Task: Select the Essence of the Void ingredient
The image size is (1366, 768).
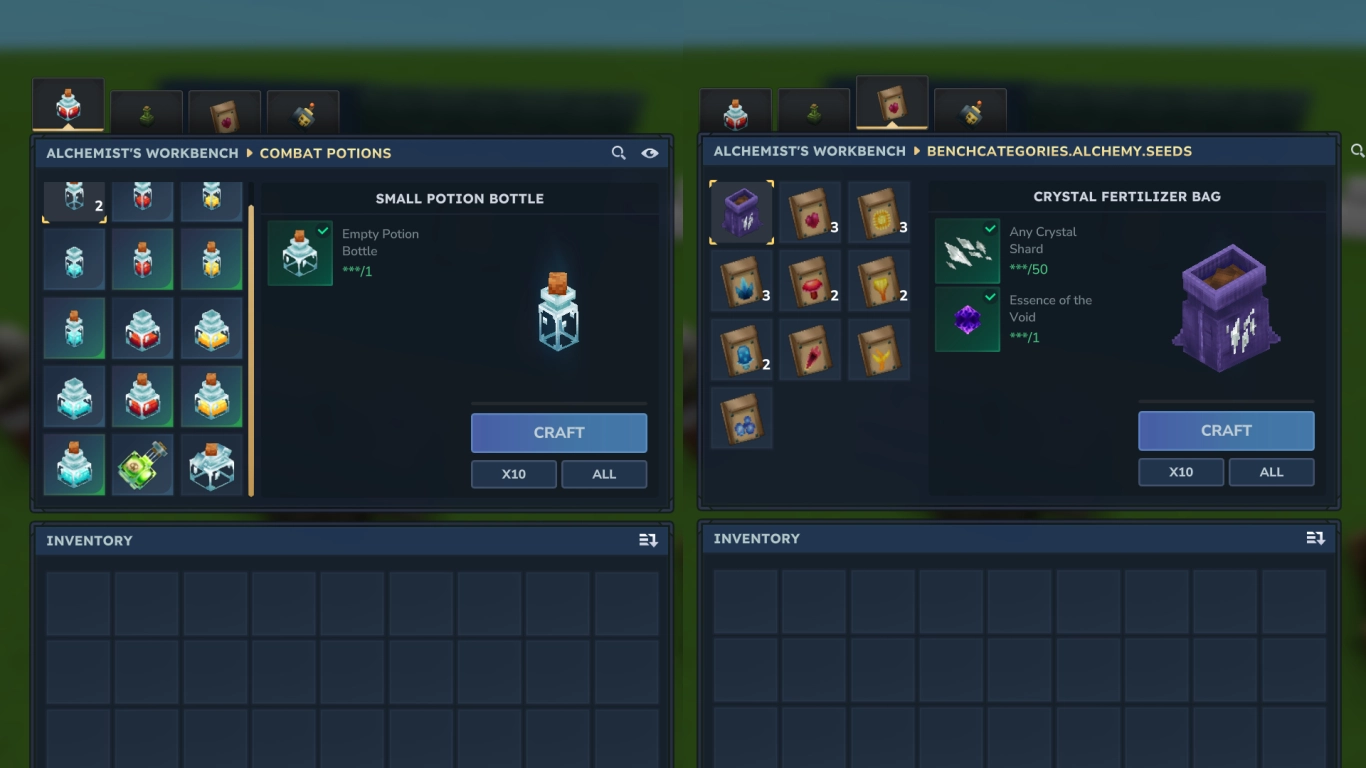Action: (967, 318)
